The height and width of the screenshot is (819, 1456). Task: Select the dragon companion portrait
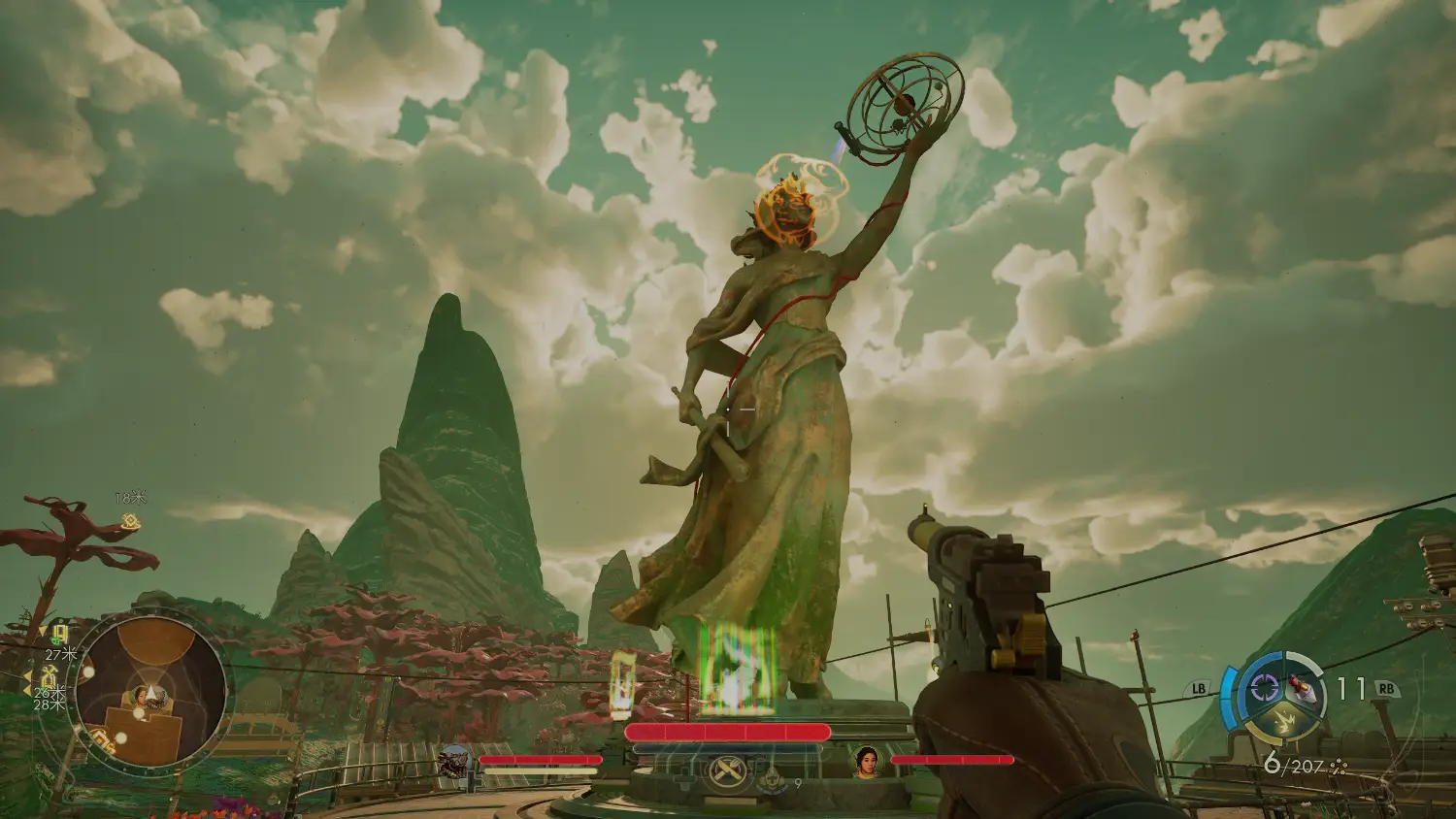click(453, 763)
